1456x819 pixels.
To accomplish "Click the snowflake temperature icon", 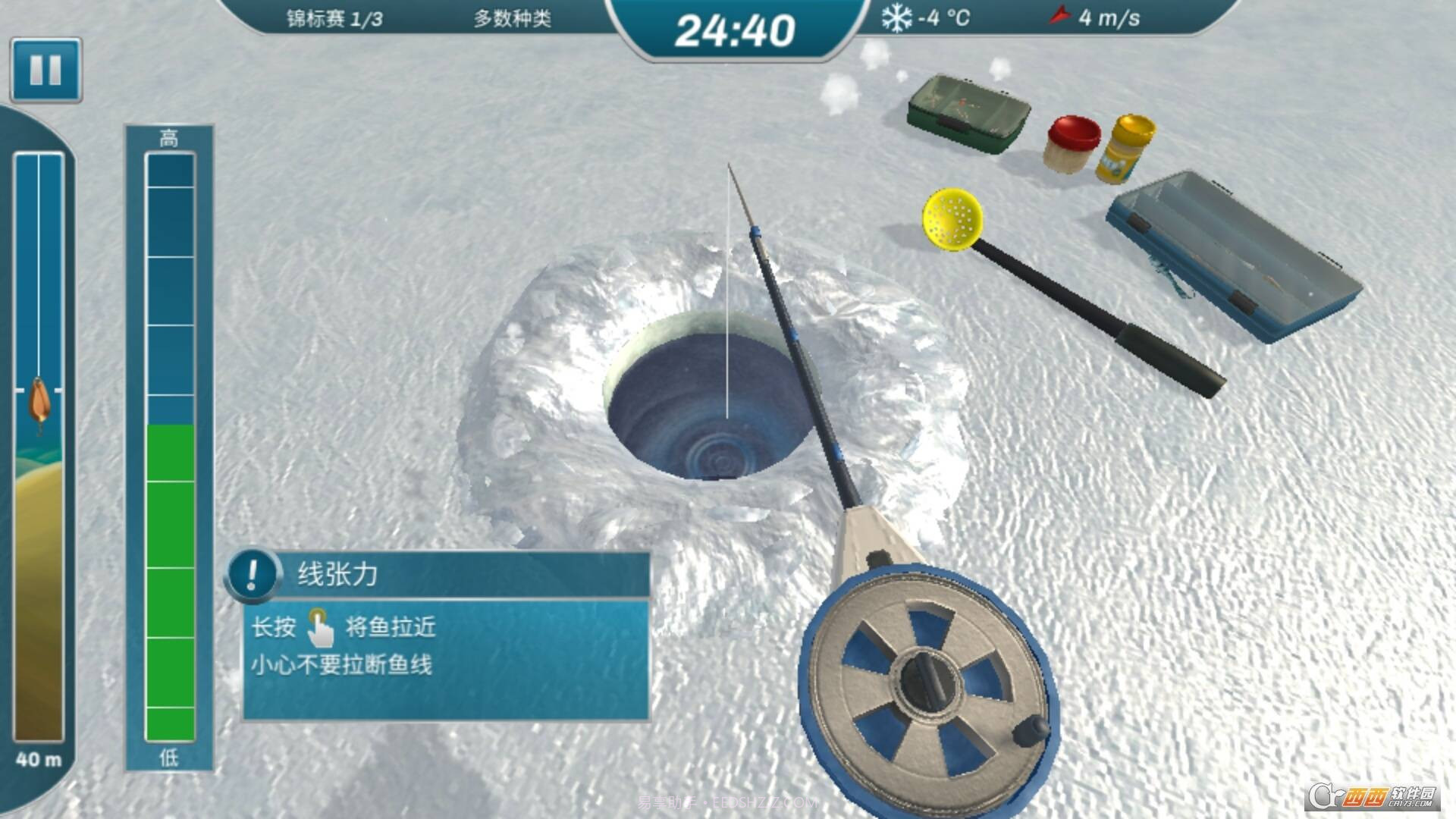I will (x=897, y=20).
